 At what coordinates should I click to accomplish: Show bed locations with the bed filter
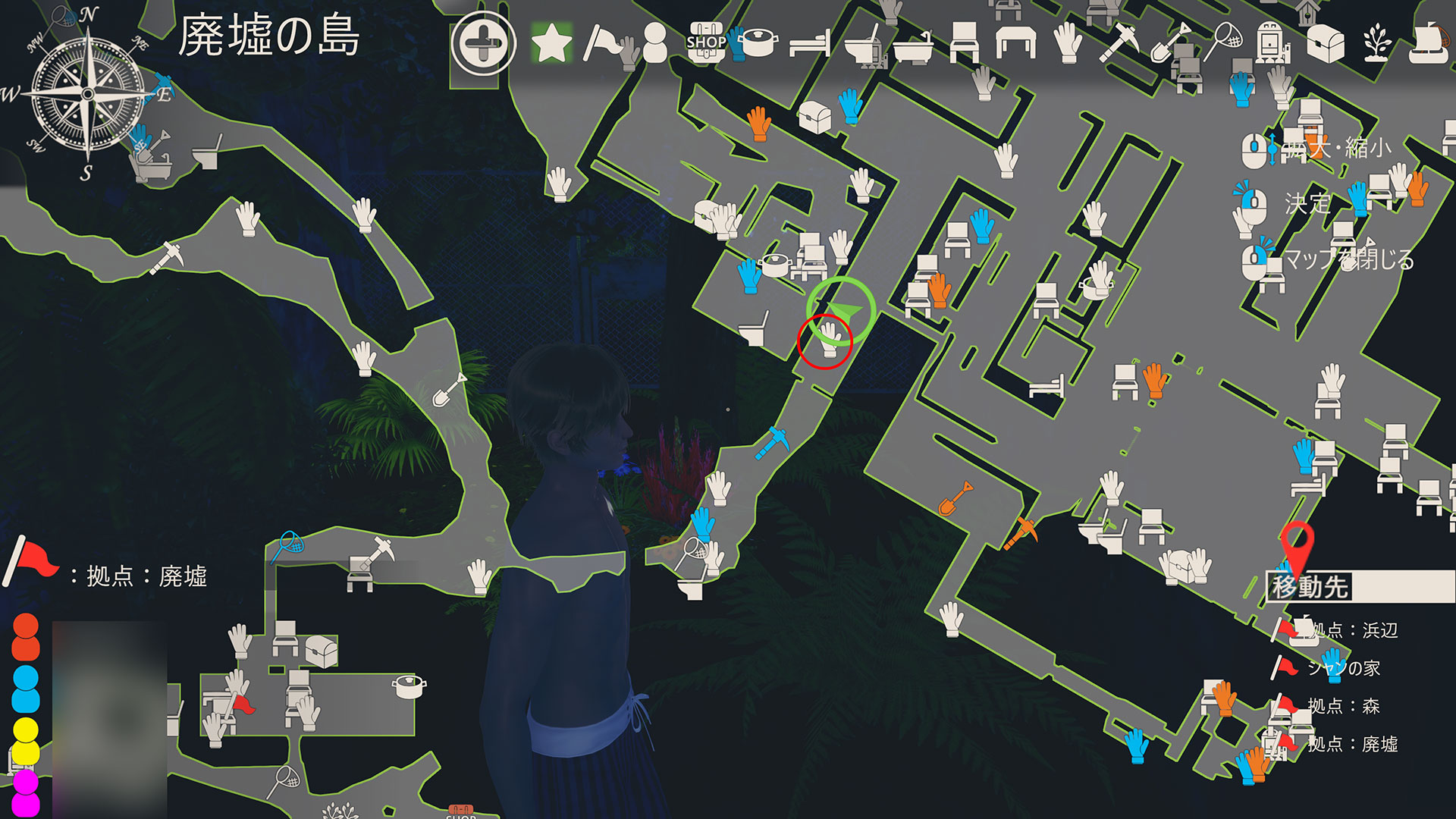click(x=809, y=44)
